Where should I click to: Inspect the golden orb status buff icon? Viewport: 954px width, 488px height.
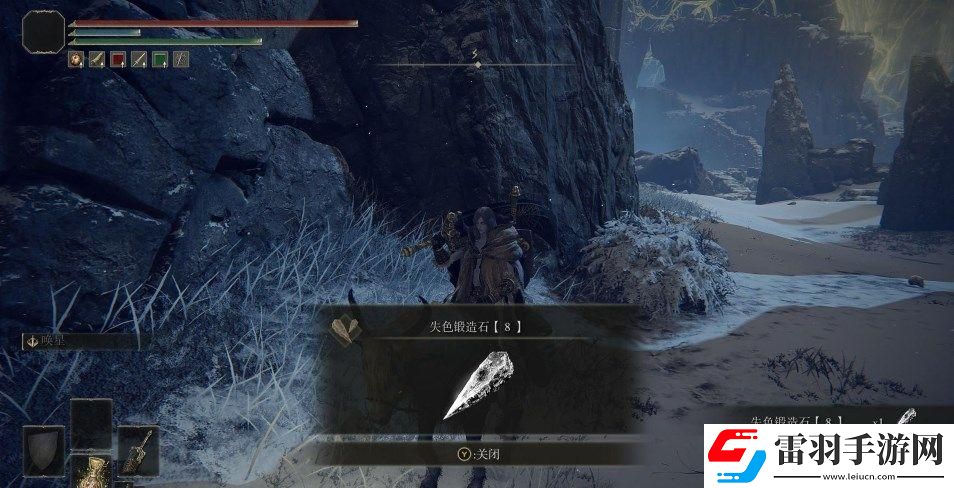75,60
